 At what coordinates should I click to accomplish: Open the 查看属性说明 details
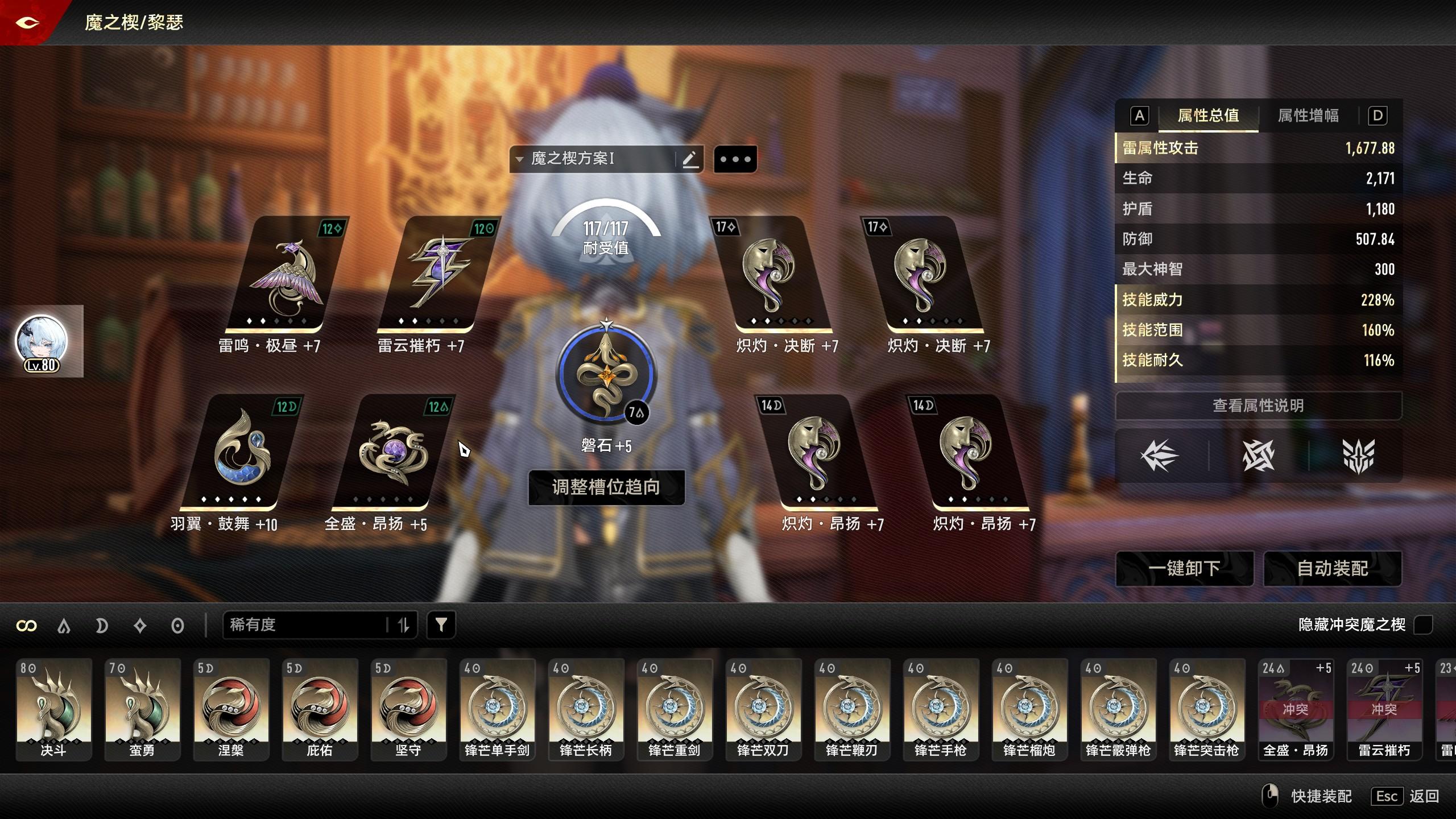(x=1258, y=406)
